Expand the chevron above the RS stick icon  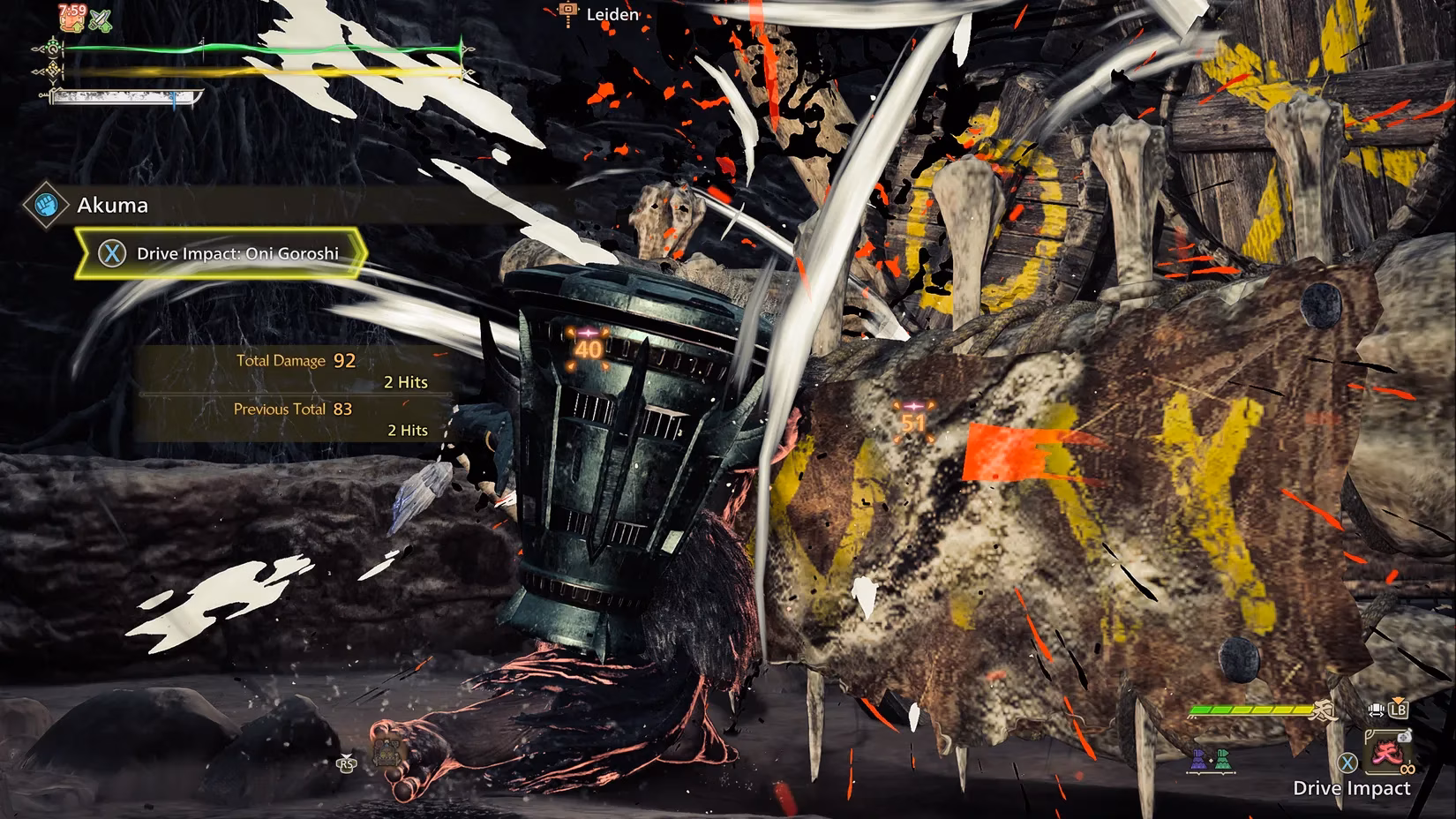[347, 756]
